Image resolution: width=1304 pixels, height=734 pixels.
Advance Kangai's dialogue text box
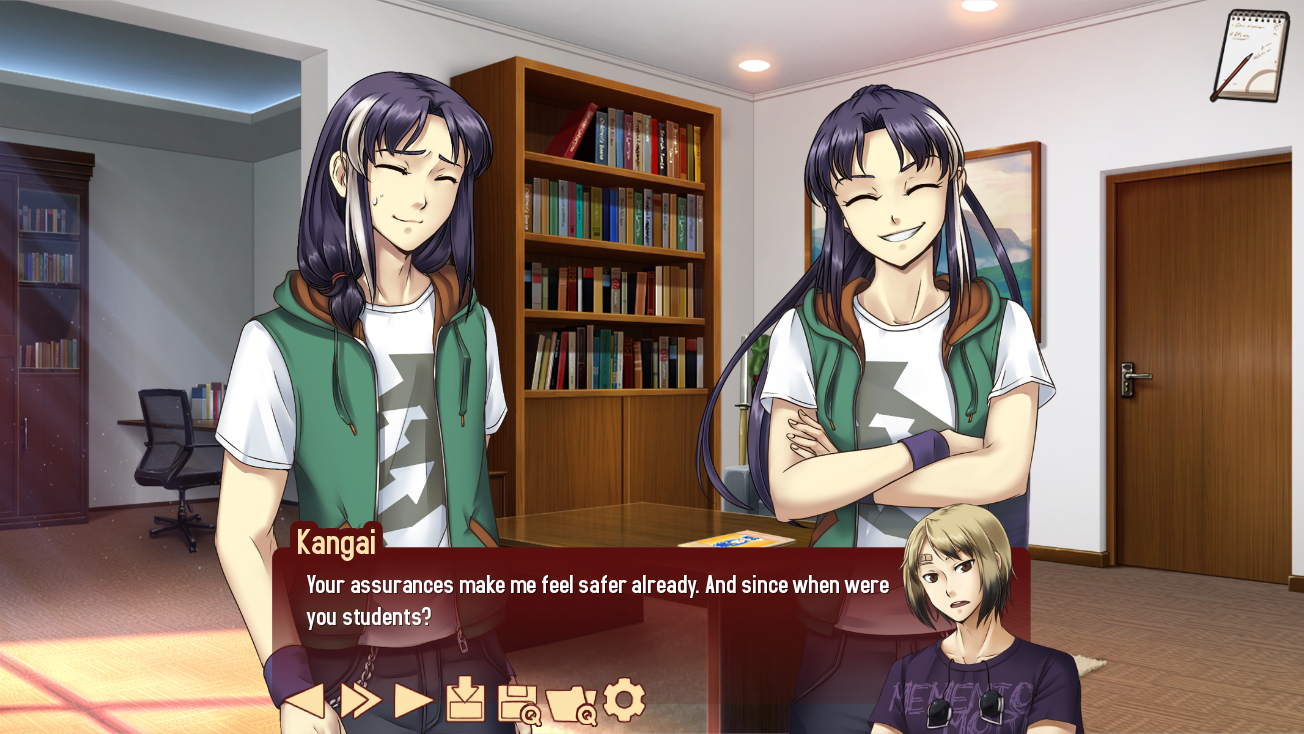click(600, 600)
